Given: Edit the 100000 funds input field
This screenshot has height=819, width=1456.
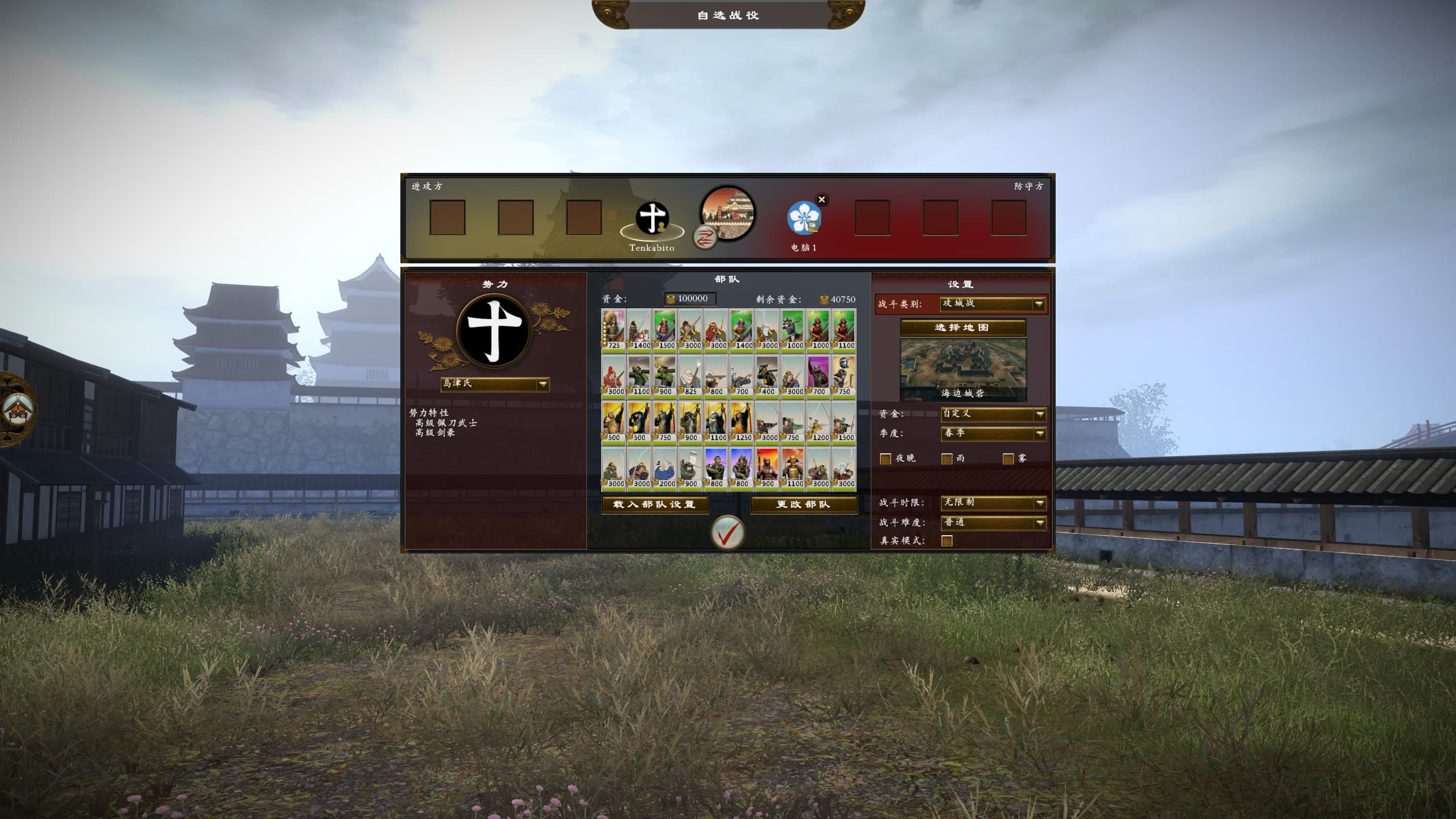Looking at the screenshot, I should tap(691, 299).
